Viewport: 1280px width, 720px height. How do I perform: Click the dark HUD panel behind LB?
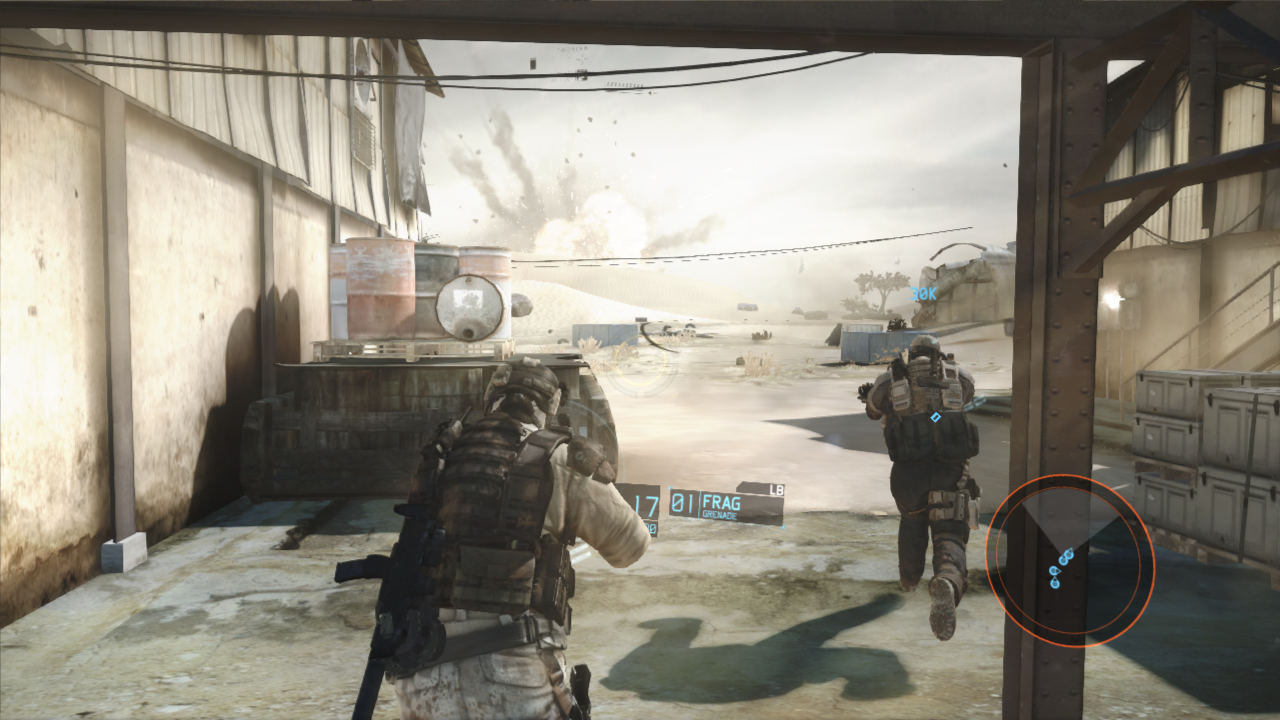pyautogui.click(x=757, y=489)
